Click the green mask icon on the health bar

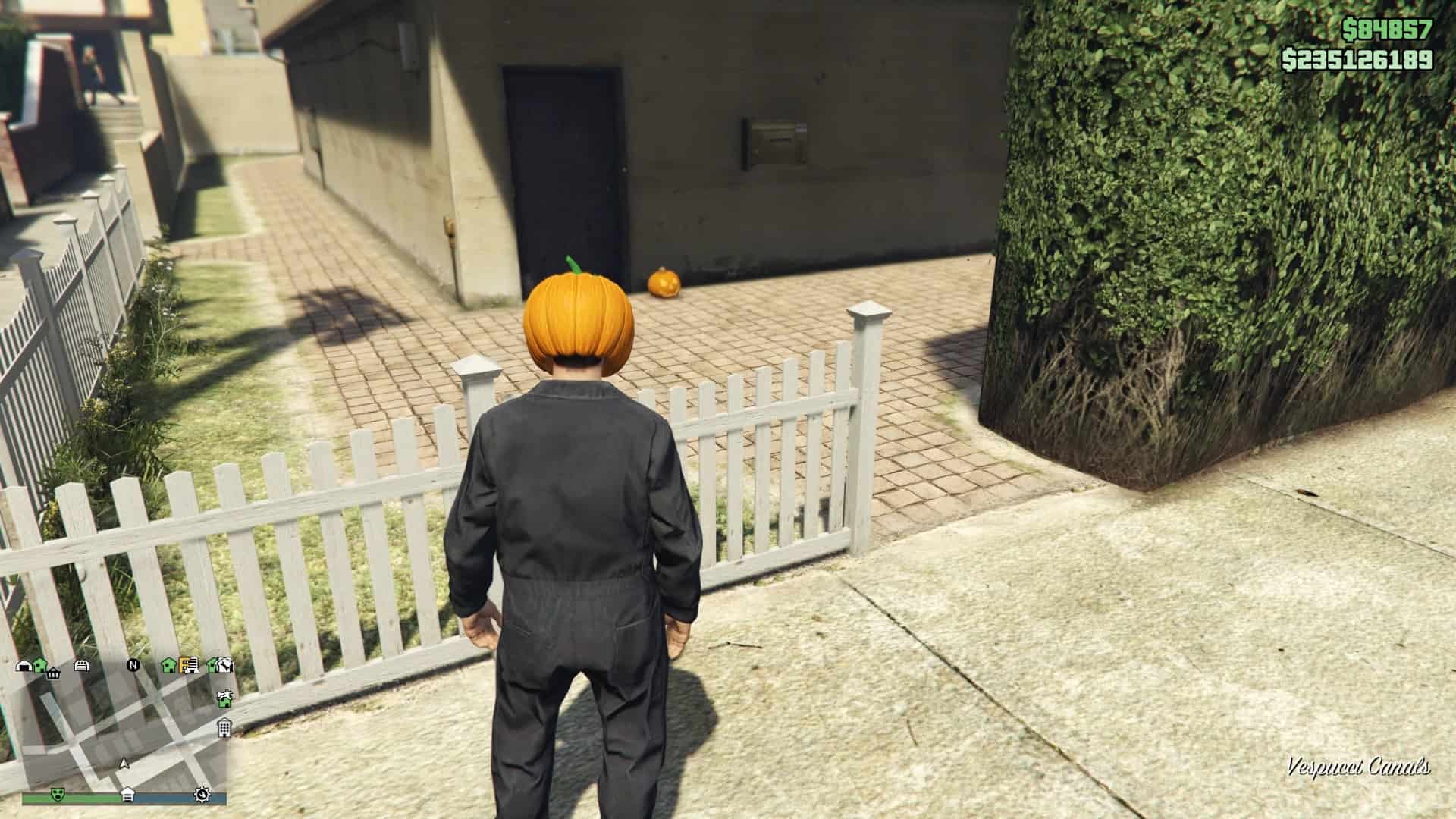[x=57, y=795]
